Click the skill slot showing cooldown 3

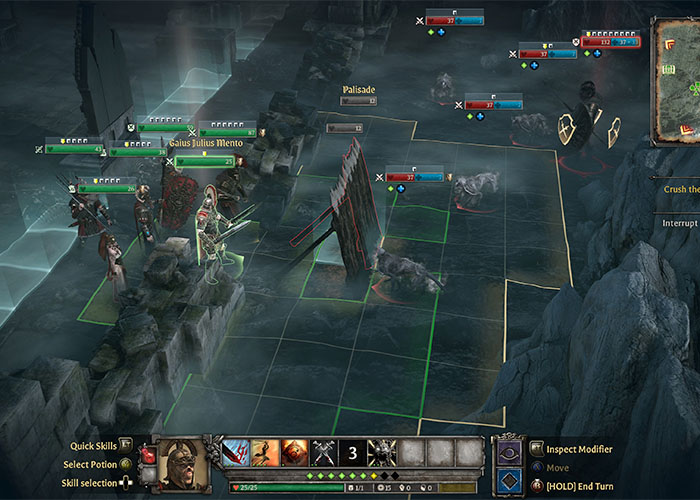[353, 453]
